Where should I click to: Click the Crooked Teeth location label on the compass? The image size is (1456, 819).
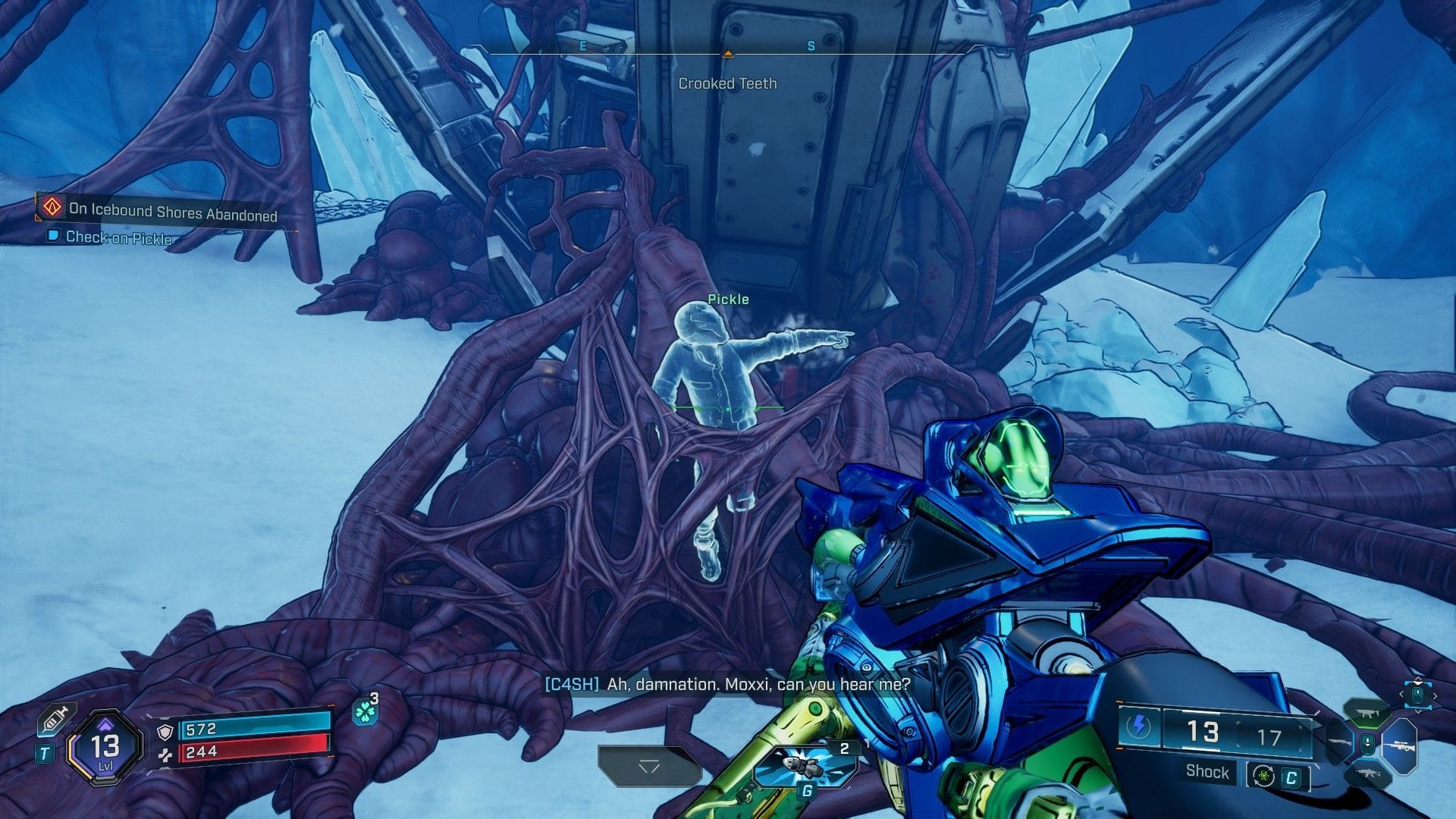pos(728,83)
